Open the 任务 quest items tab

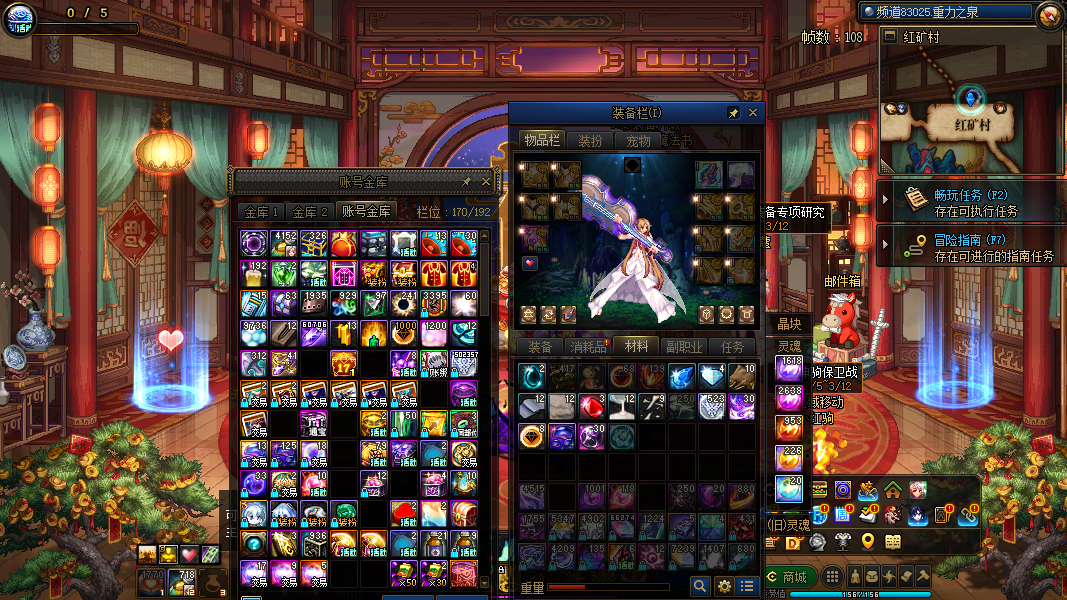(x=732, y=347)
